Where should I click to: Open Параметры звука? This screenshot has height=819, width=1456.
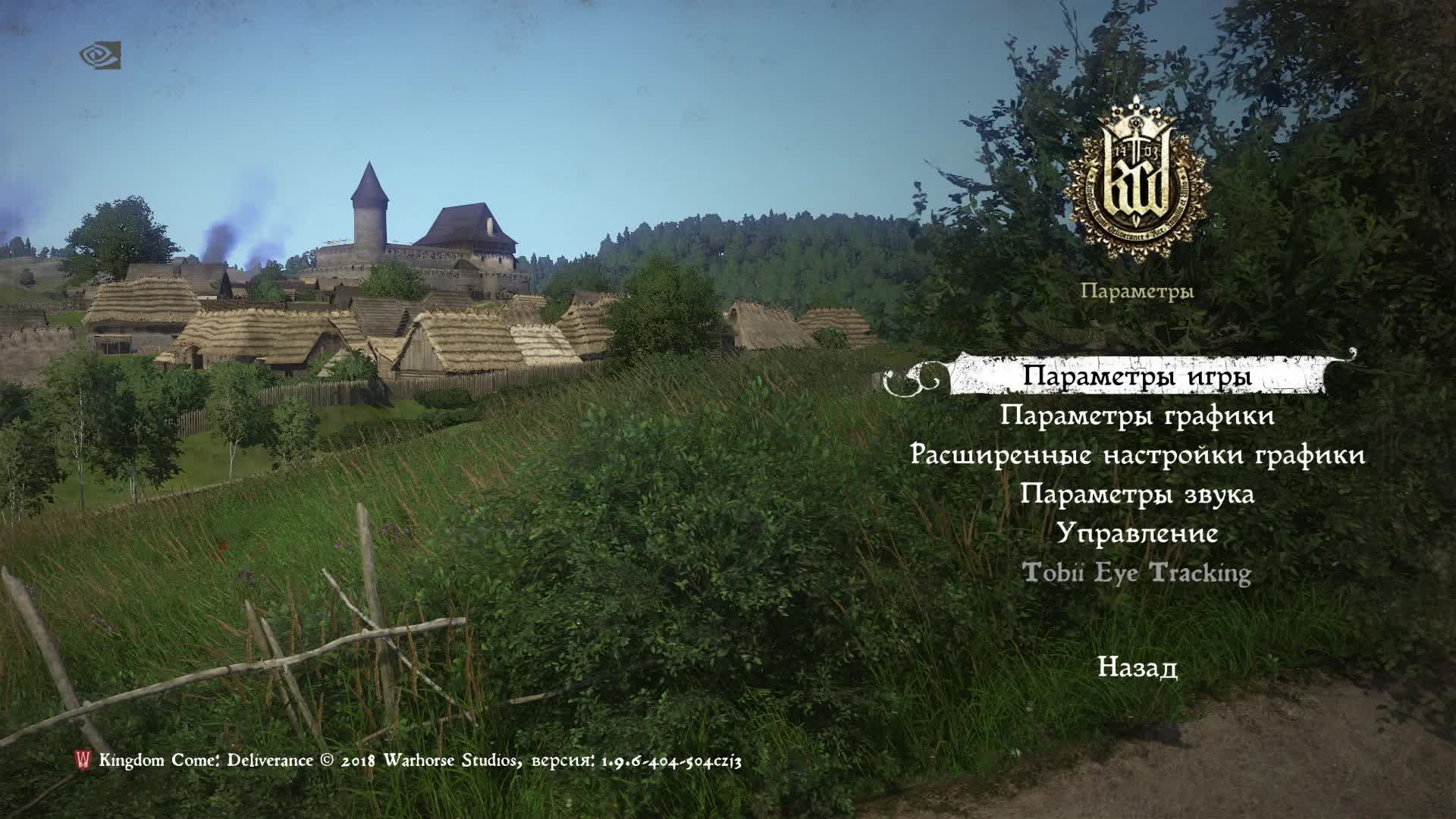[x=1137, y=495]
